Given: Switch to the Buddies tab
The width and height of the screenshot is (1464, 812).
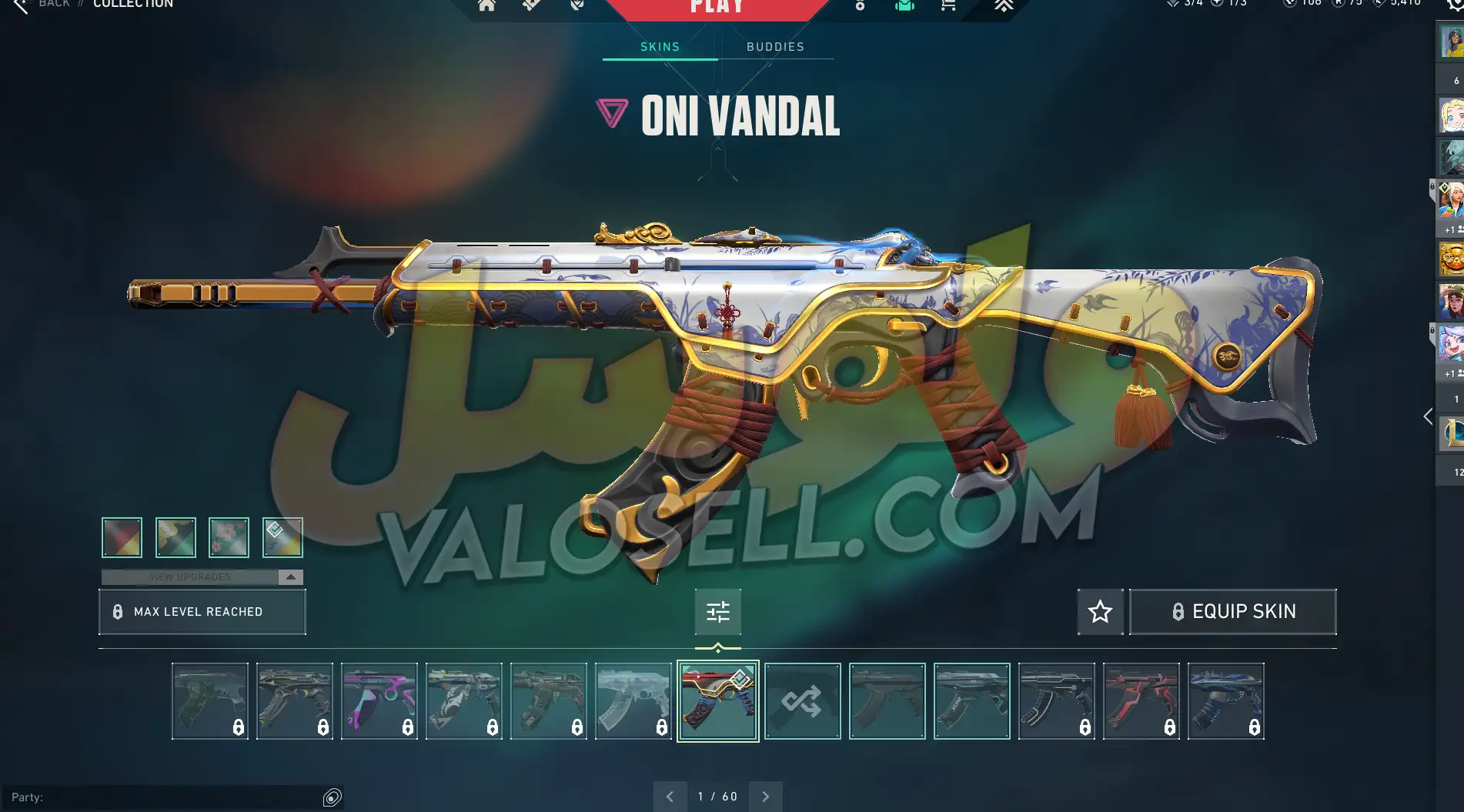Looking at the screenshot, I should [775, 47].
